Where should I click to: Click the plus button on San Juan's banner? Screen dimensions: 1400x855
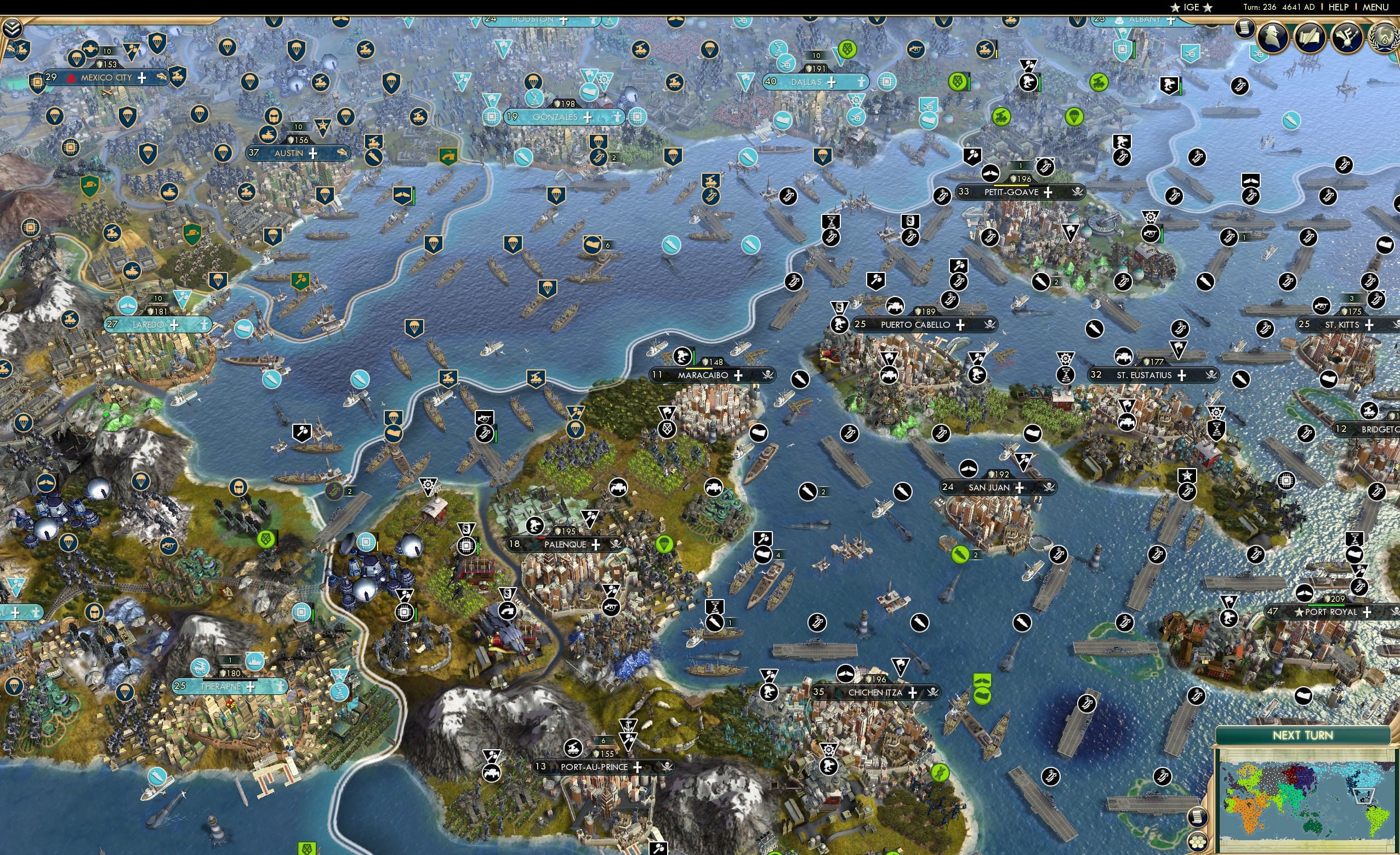[x=1020, y=488]
